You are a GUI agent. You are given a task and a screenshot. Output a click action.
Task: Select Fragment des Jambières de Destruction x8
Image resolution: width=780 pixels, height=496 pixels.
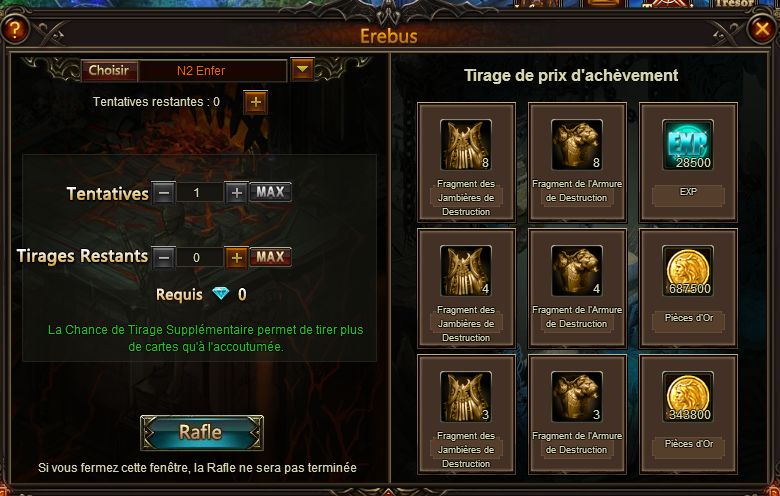coord(465,146)
